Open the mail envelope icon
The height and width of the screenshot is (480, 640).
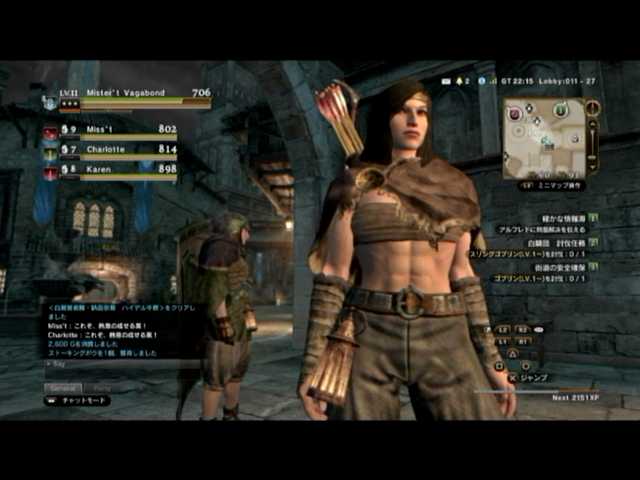443,81
